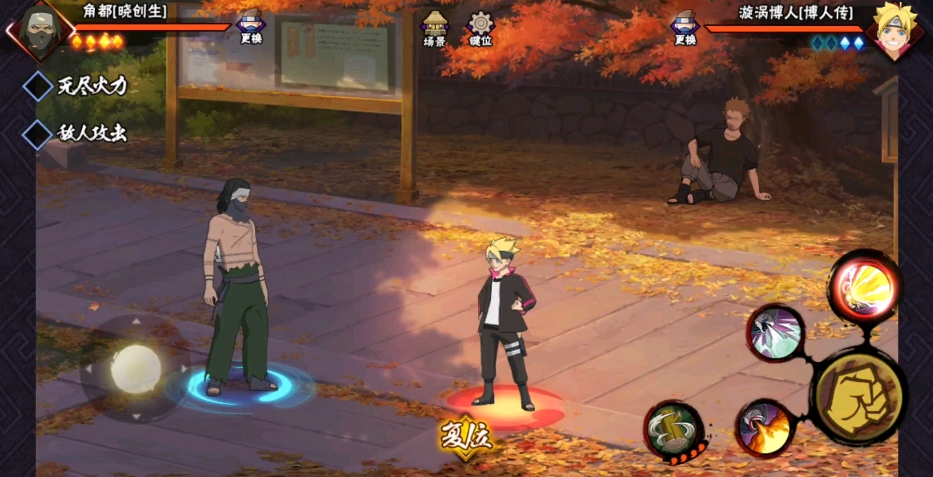Click the left 更换 swap character button
933x477 pixels.
point(251,25)
